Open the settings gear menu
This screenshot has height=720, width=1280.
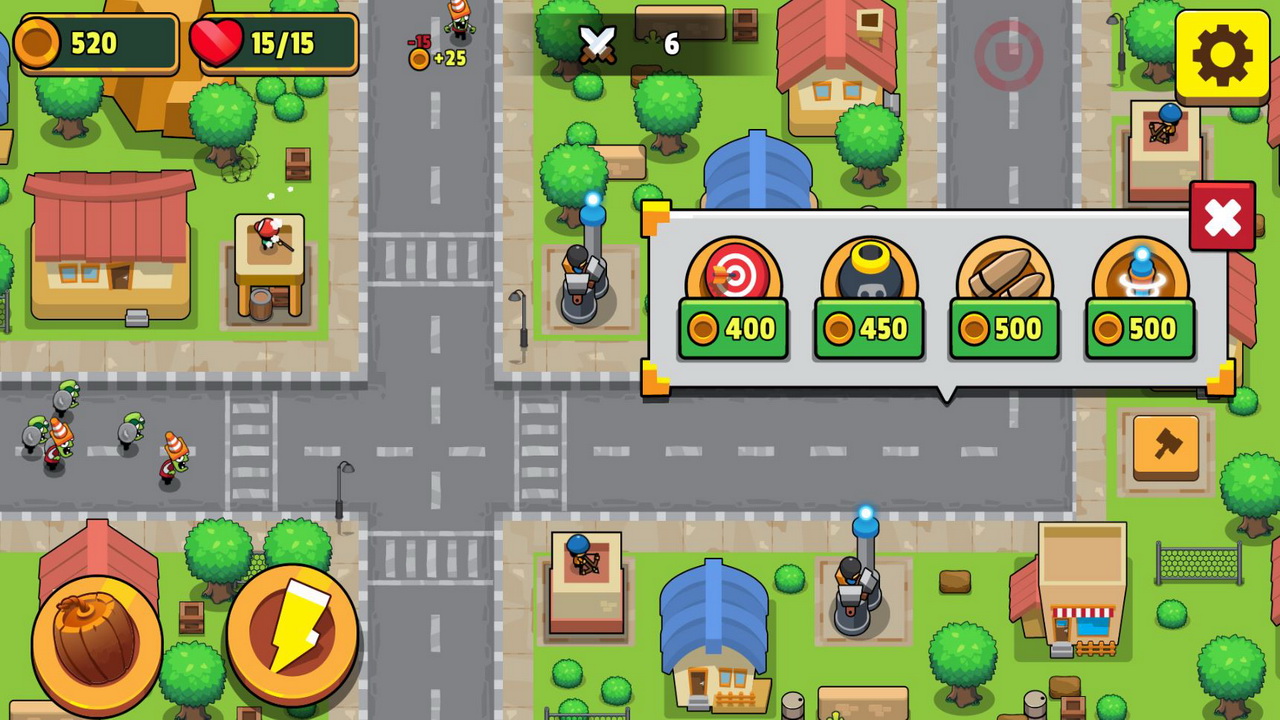click(1221, 55)
